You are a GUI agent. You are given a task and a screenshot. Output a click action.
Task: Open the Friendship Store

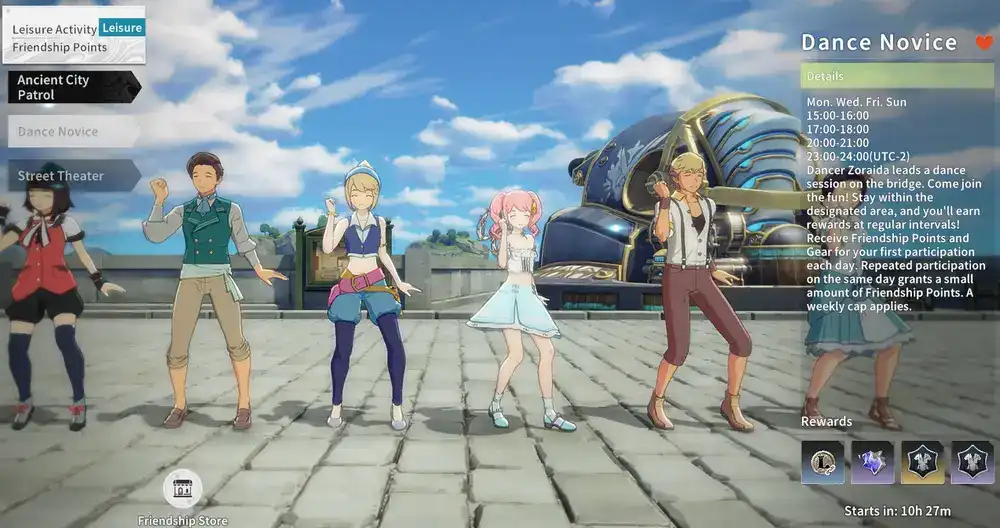point(182,489)
